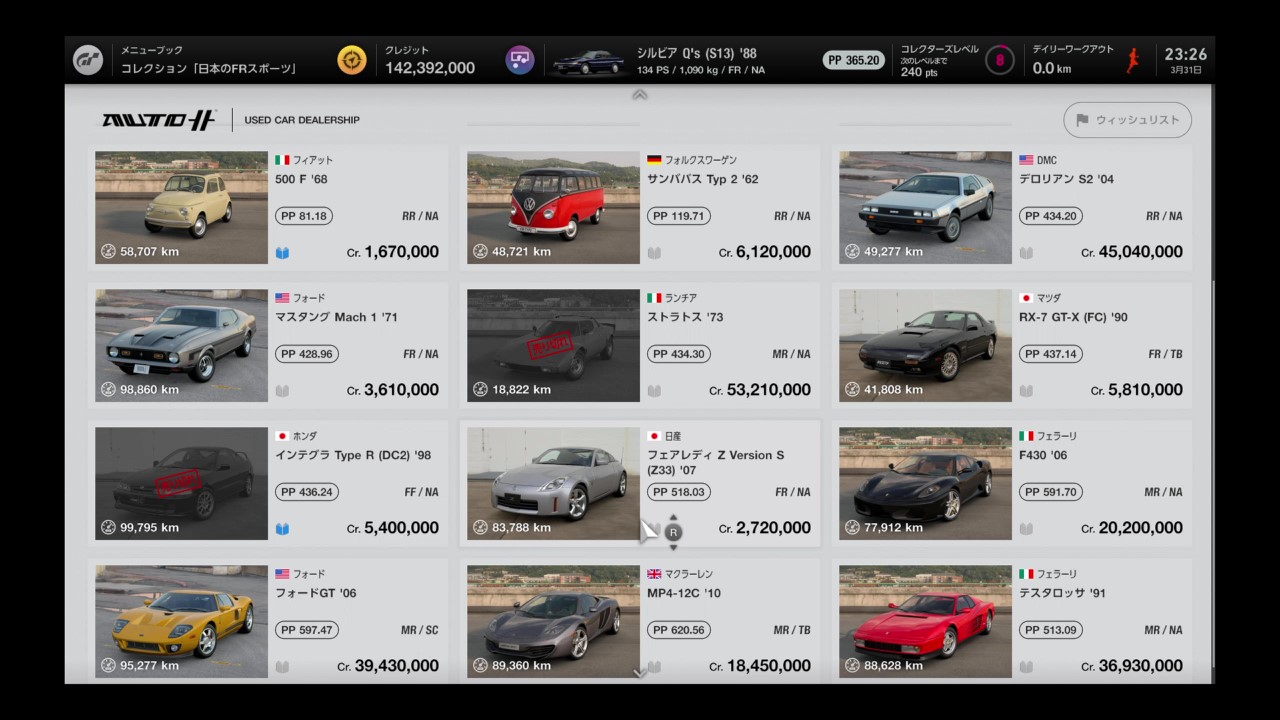1280x720 pixels.
Task: Show more cars with the bottom chevron
Action: click(x=640, y=673)
